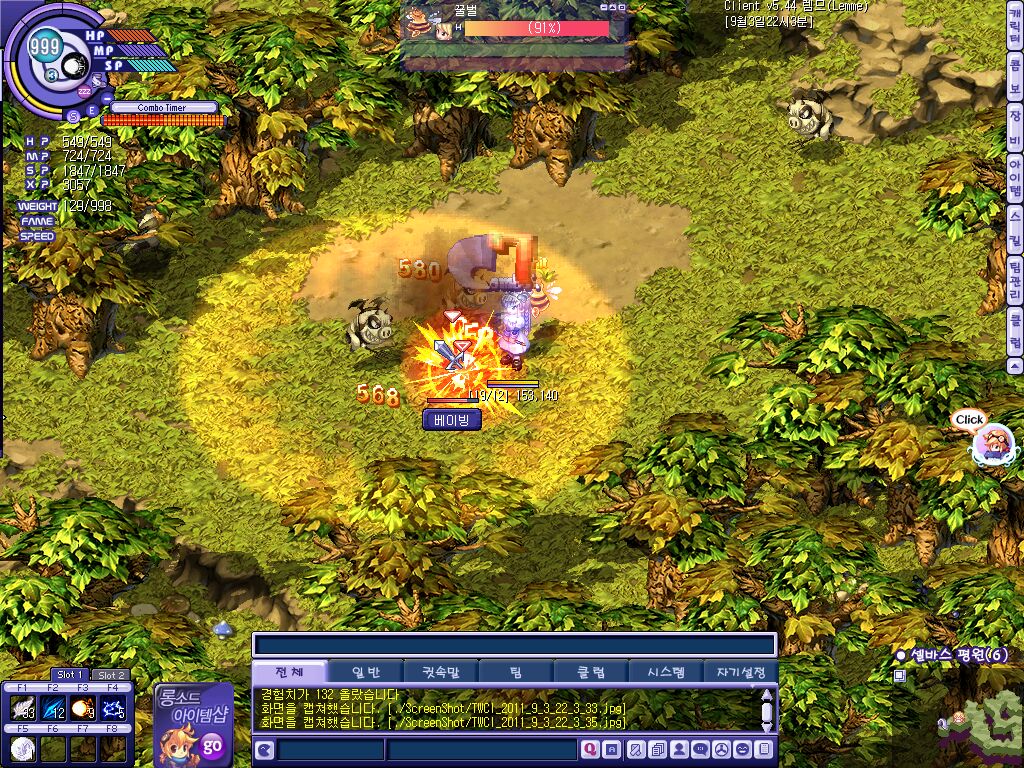Open the 롱소드 아이템샵 item shop go button
1024x768 pixels.
click(212, 743)
